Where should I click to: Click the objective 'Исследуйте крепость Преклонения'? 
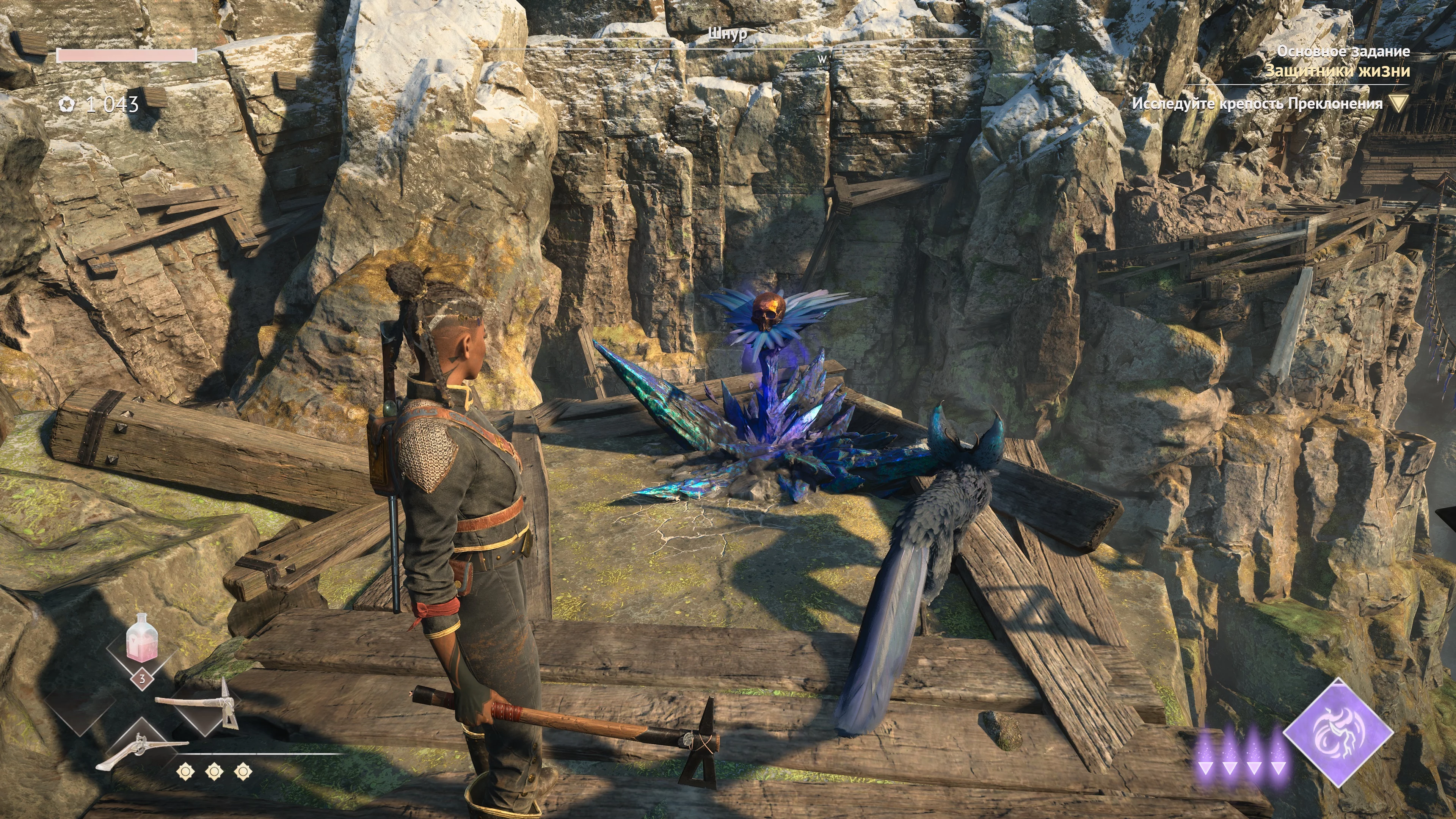tap(1256, 104)
